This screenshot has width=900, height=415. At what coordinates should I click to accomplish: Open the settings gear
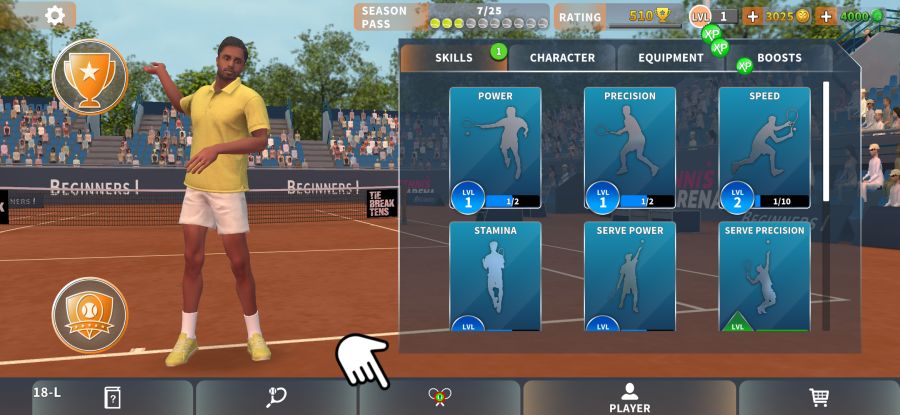click(56, 15)
